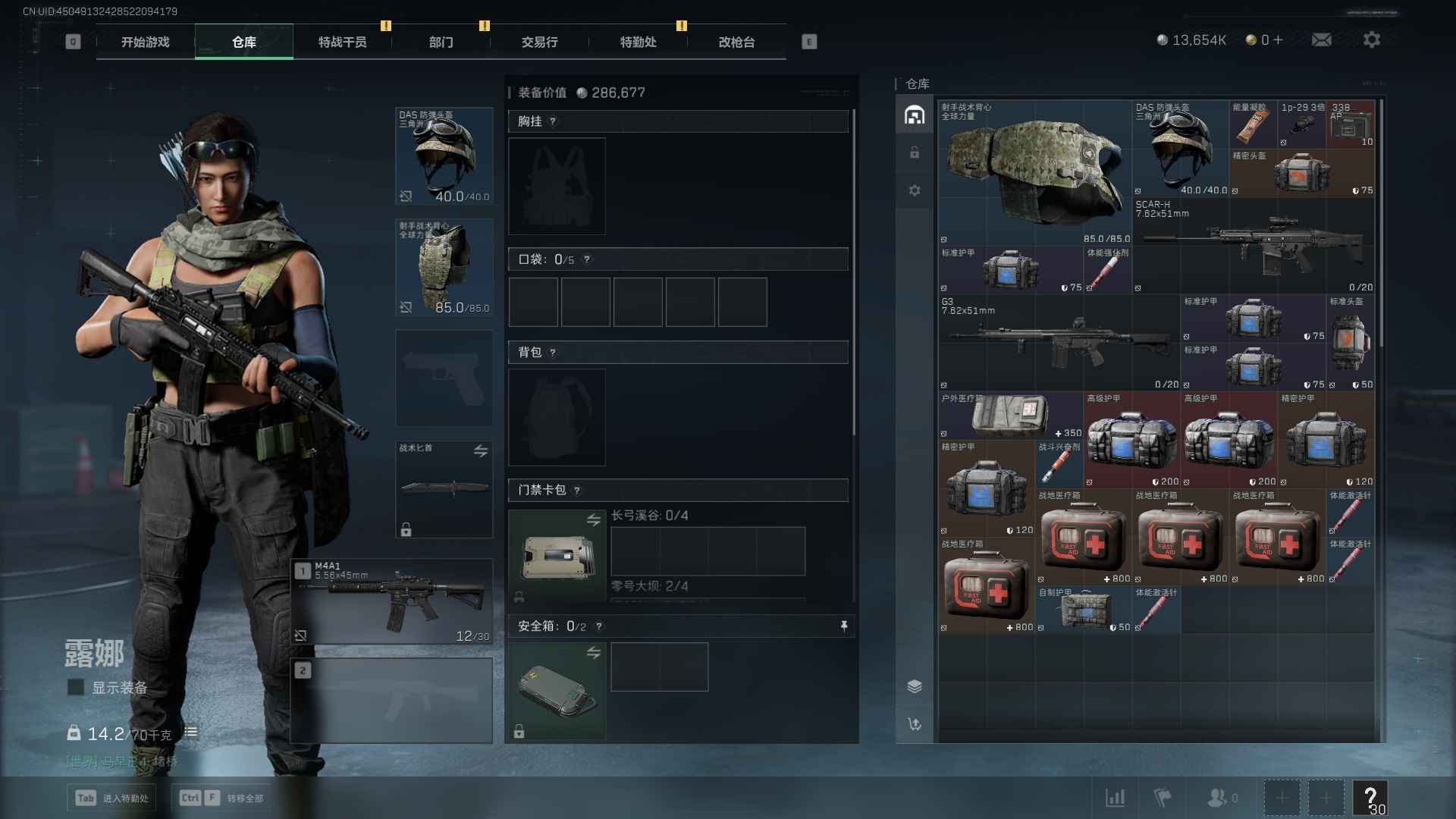Click the equipped 战术匕首 knife slot
Viewport: 1456px width, 819px height.
click(444, 489)
